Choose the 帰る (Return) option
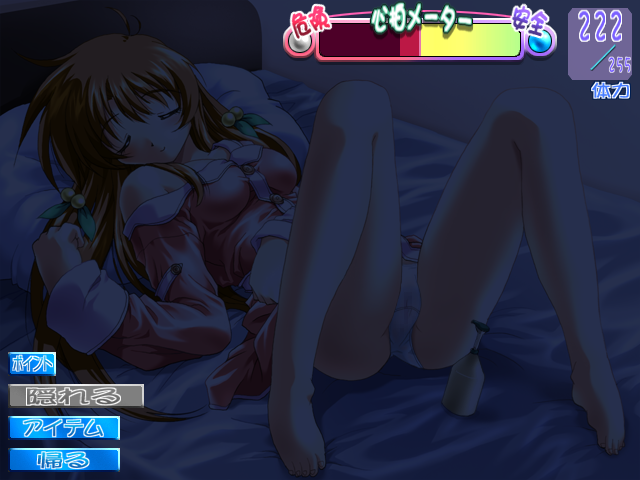This screenshot has height=480, width=640. pos(65,460)
